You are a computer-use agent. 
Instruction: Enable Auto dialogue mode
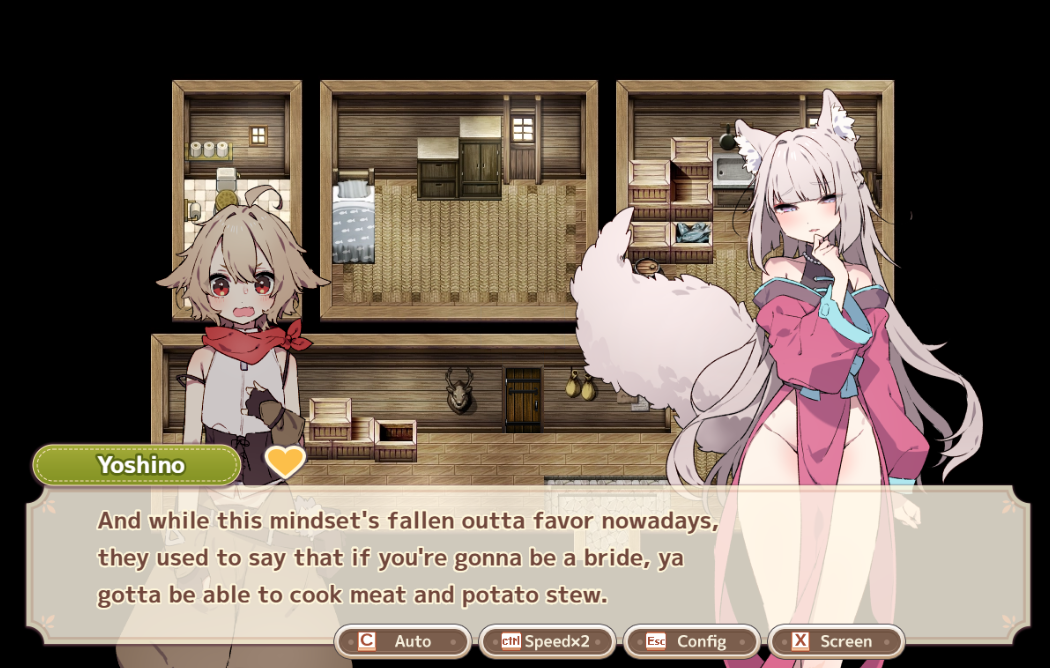coord(402,641)
